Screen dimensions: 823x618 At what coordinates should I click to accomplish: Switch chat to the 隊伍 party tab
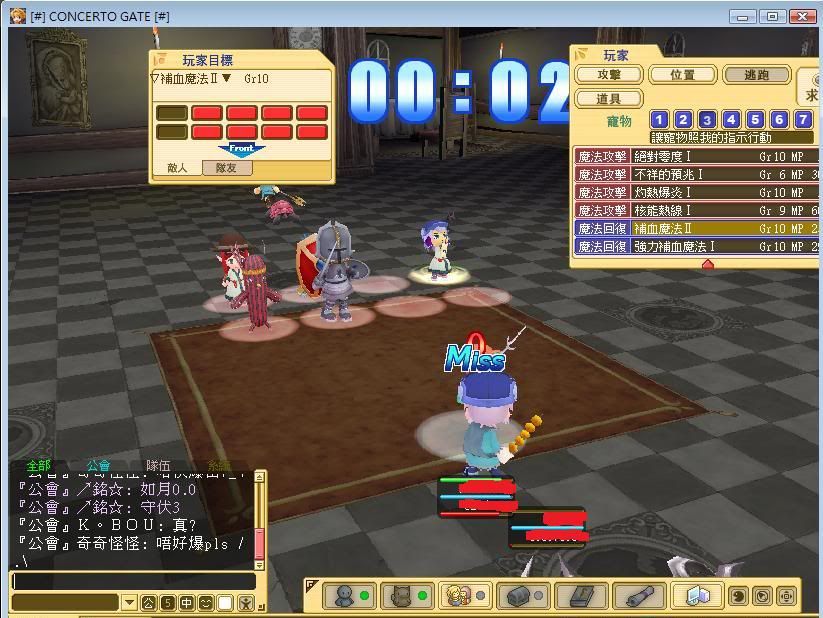coord(158,466)
